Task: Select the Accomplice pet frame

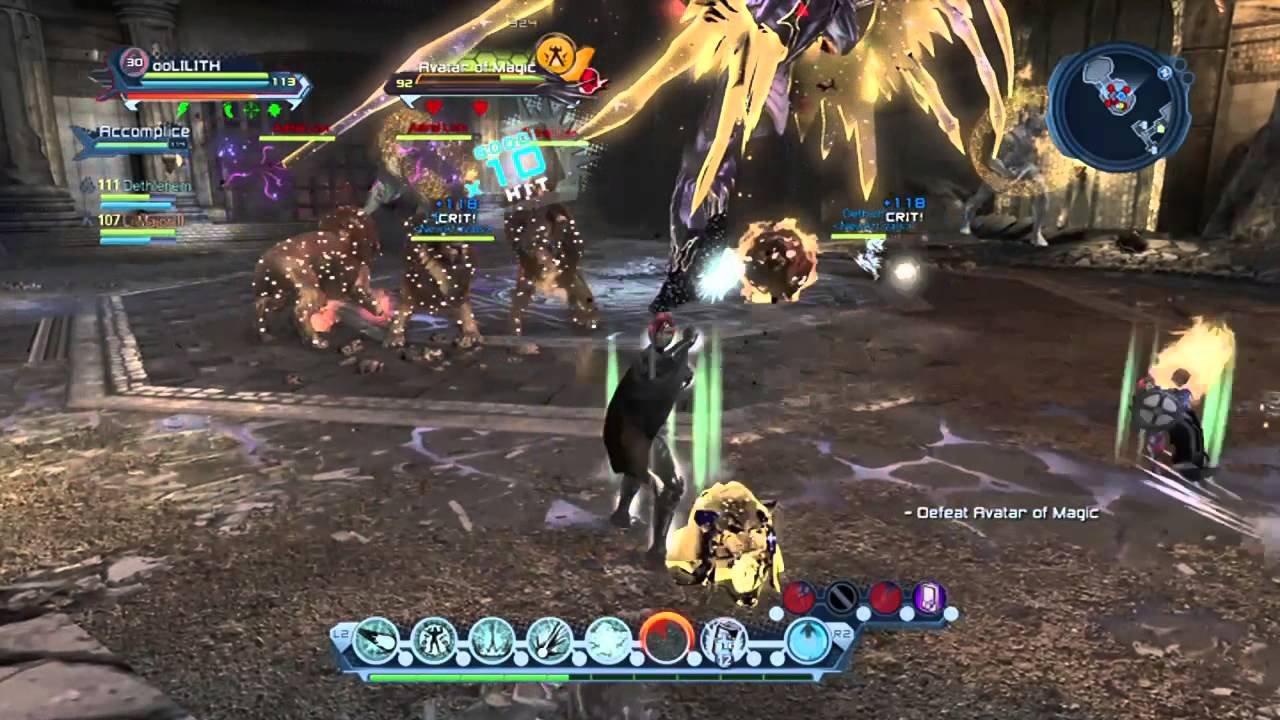Action: click(140, 139)
